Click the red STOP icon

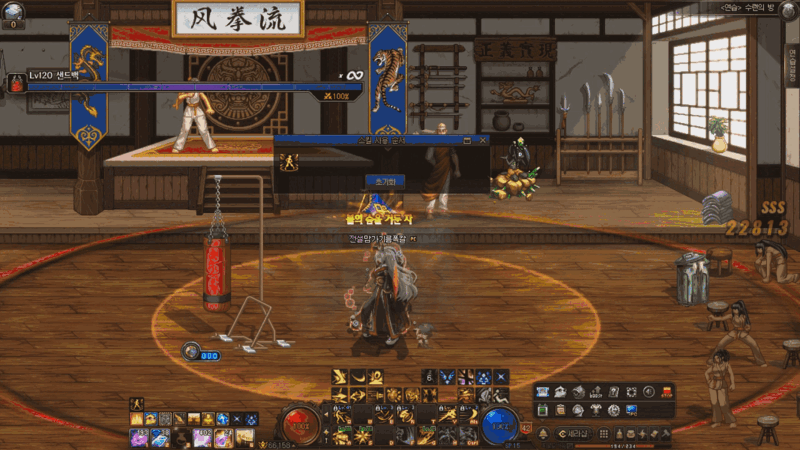point(666,392)
